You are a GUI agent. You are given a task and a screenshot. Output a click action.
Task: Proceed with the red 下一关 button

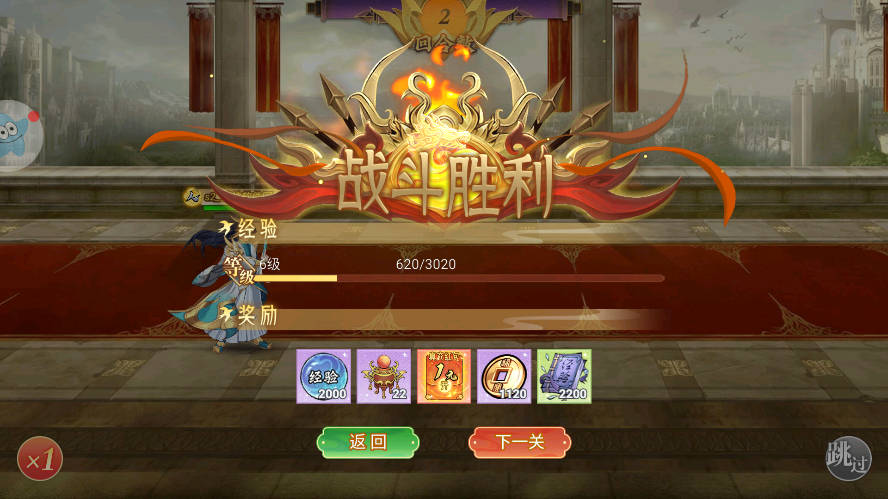tap(519, 442)
